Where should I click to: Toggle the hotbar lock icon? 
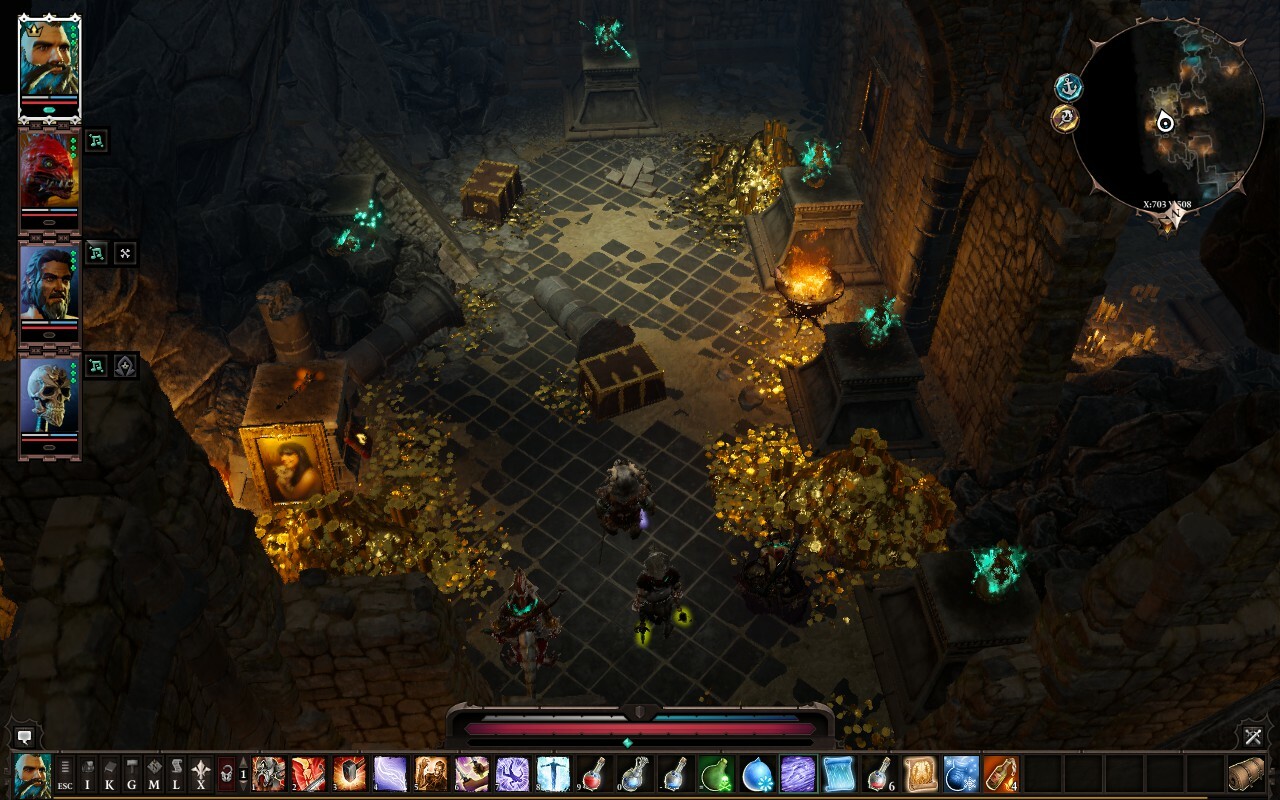click(x=226, y=774)
